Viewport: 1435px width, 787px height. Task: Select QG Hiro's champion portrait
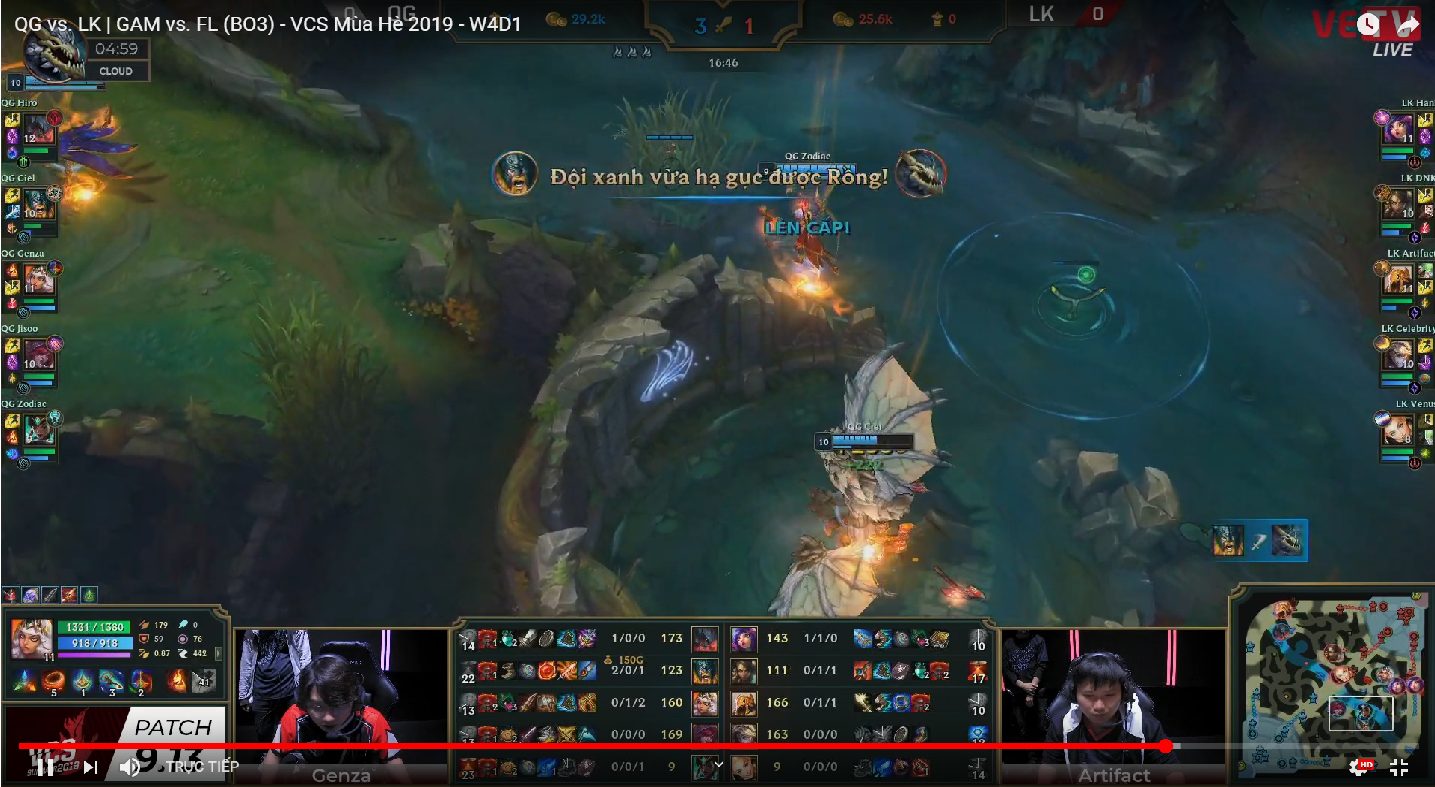point(37,128)
